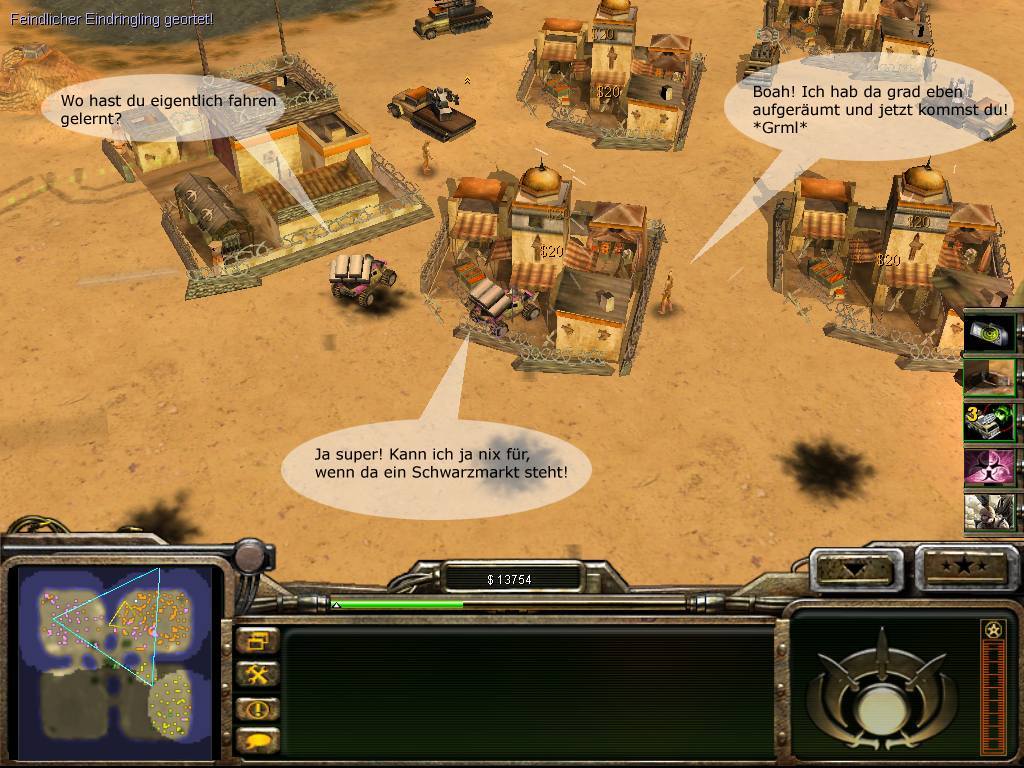The height and width of the screenshot is (768, 1024).
Task: Open the options menu with the overlapping windows button
Action: (x=258, y=642)
